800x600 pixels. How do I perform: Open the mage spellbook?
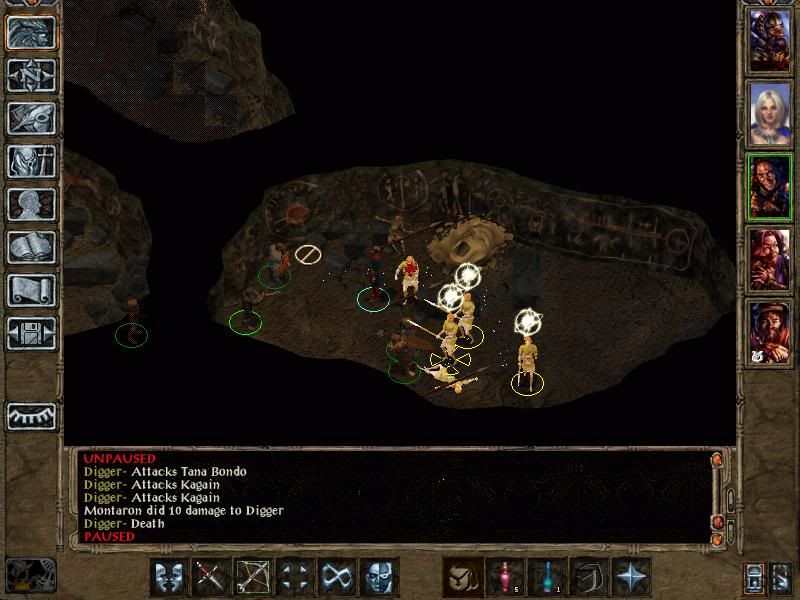click(x=31, y=247)
